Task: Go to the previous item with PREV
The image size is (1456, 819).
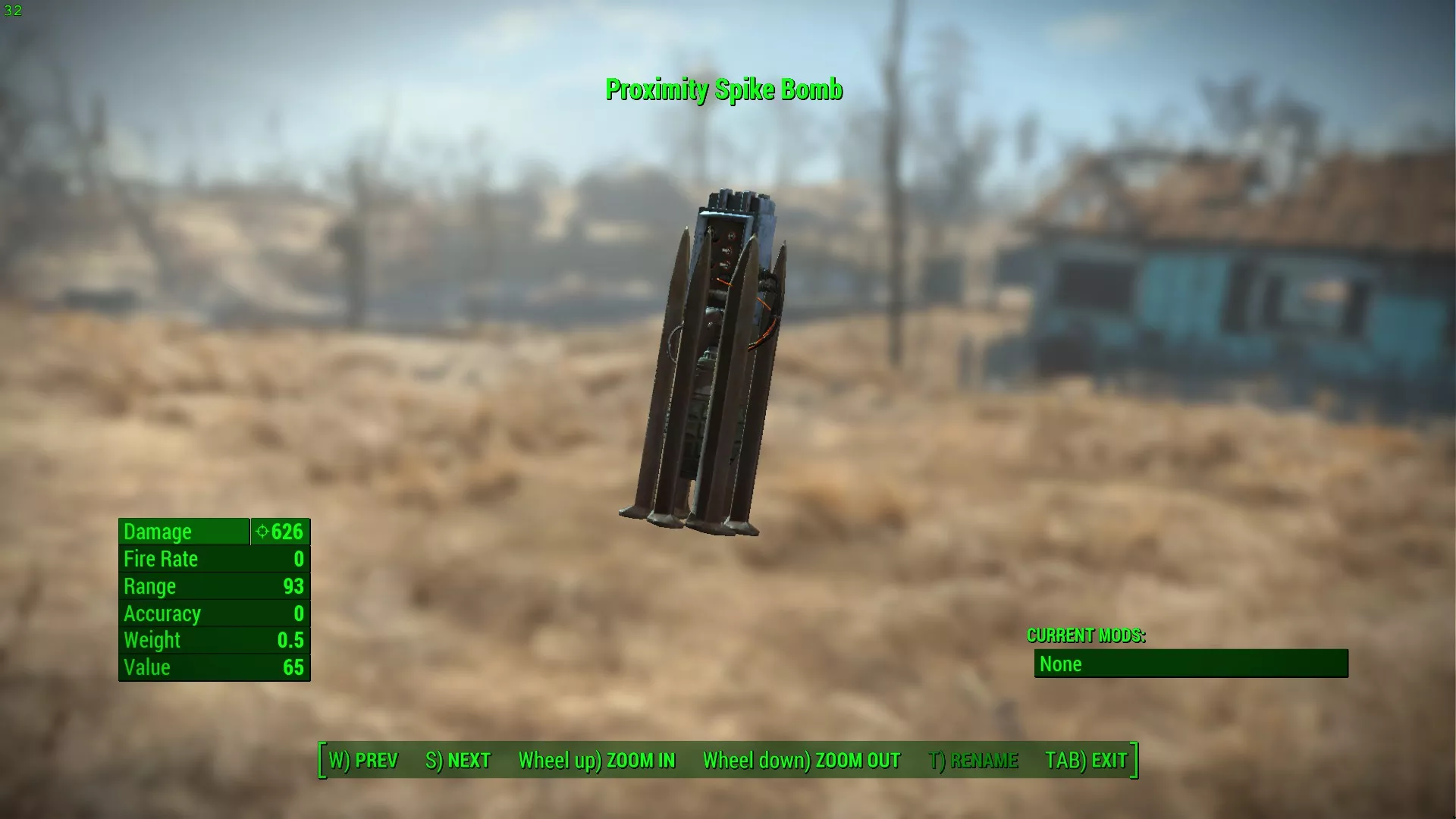Action: [362, 761]
